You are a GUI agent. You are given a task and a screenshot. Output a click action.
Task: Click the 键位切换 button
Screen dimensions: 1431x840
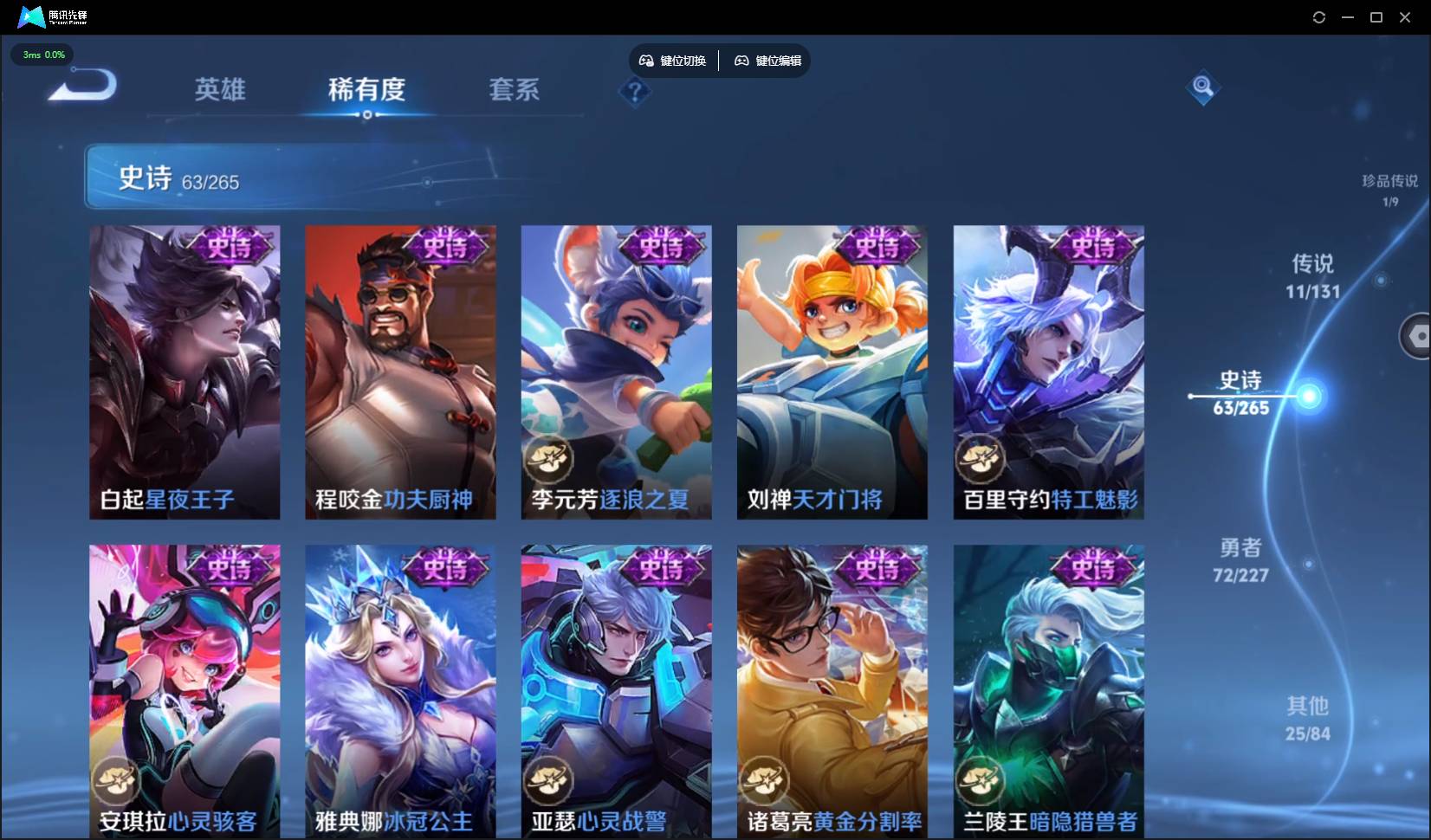[676, 60]
